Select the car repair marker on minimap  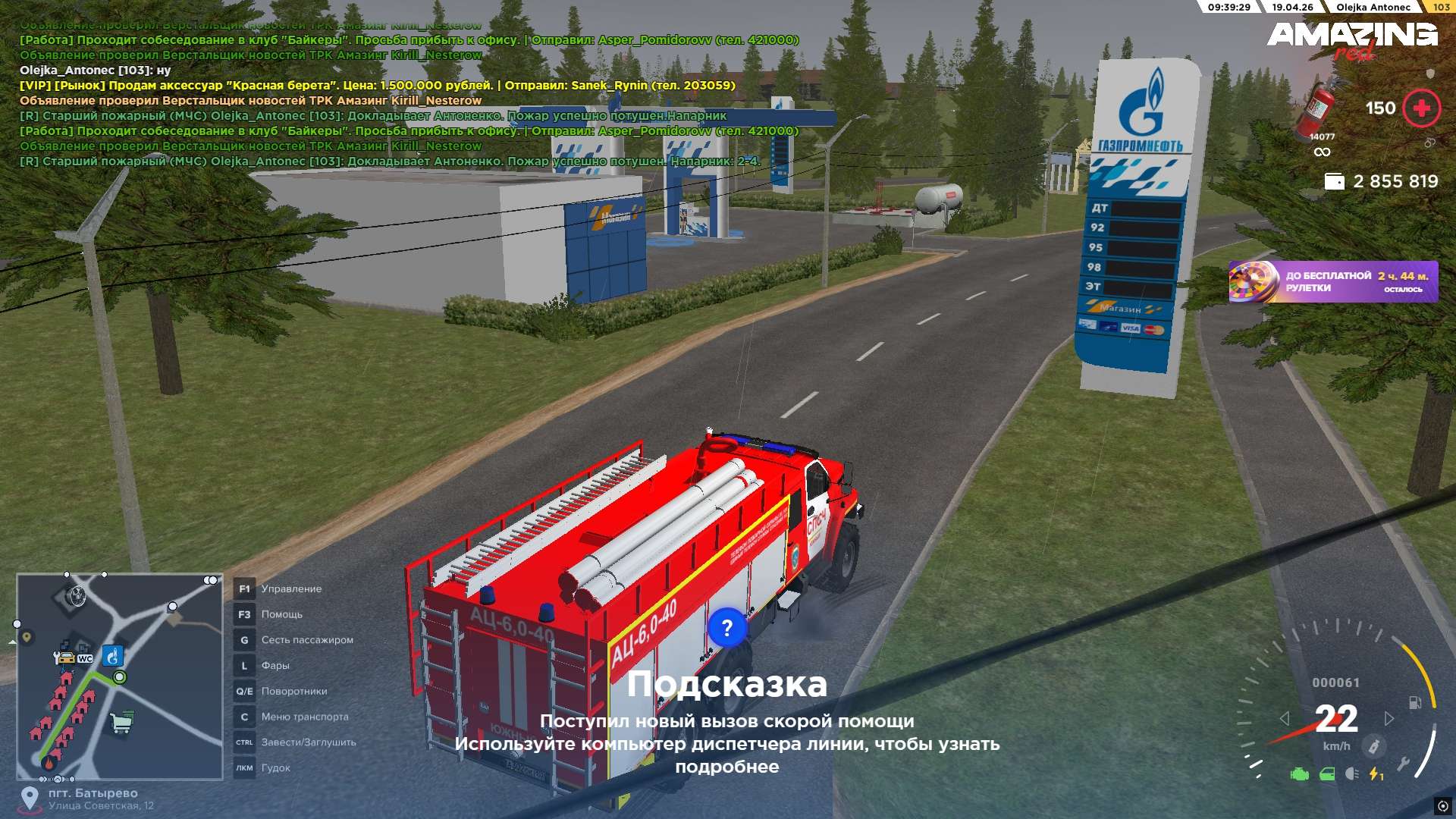(x=65, y=657)
